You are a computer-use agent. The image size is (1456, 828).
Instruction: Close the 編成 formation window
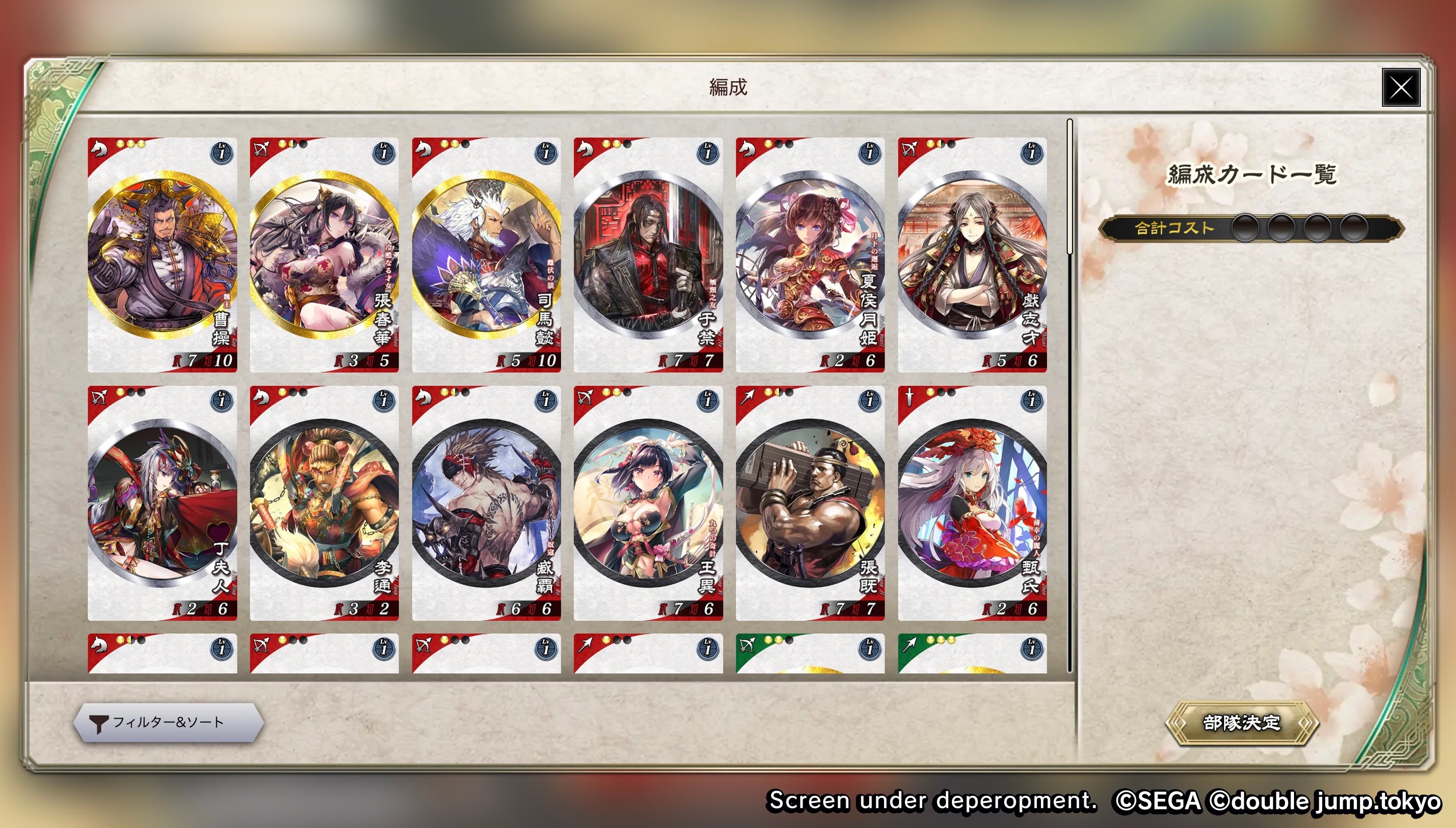pos(1400,88)
